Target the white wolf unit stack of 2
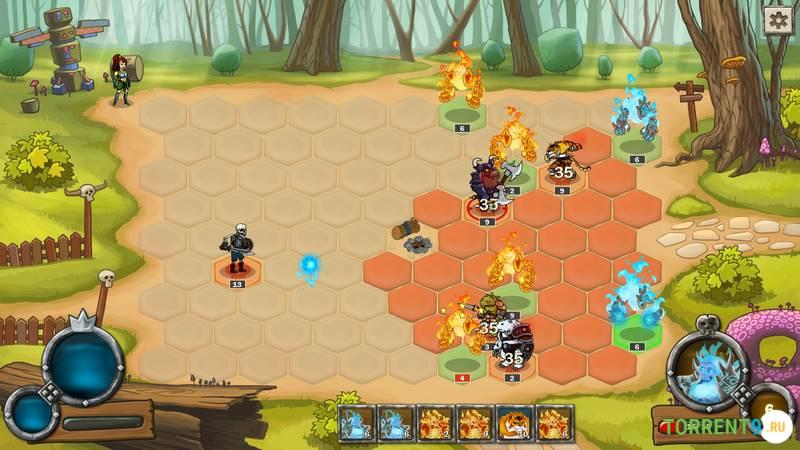 (x=513, y=349)
